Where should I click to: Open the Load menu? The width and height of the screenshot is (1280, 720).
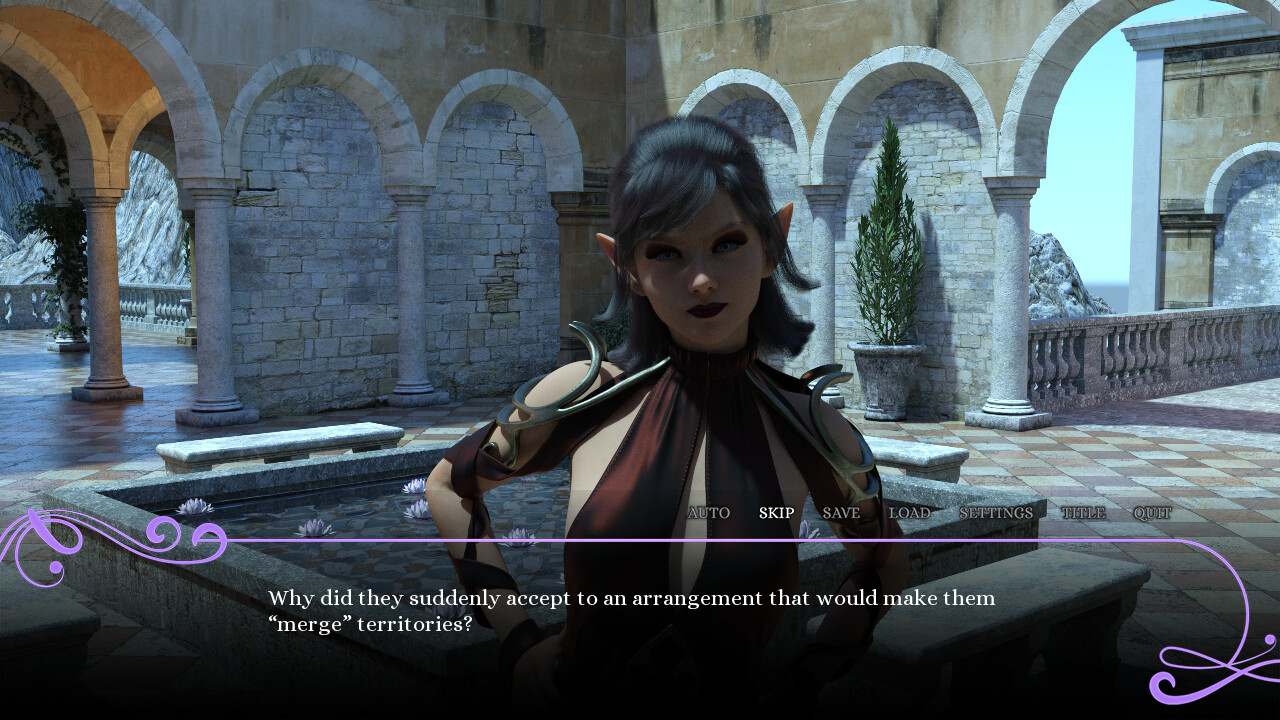click(909, 513)
